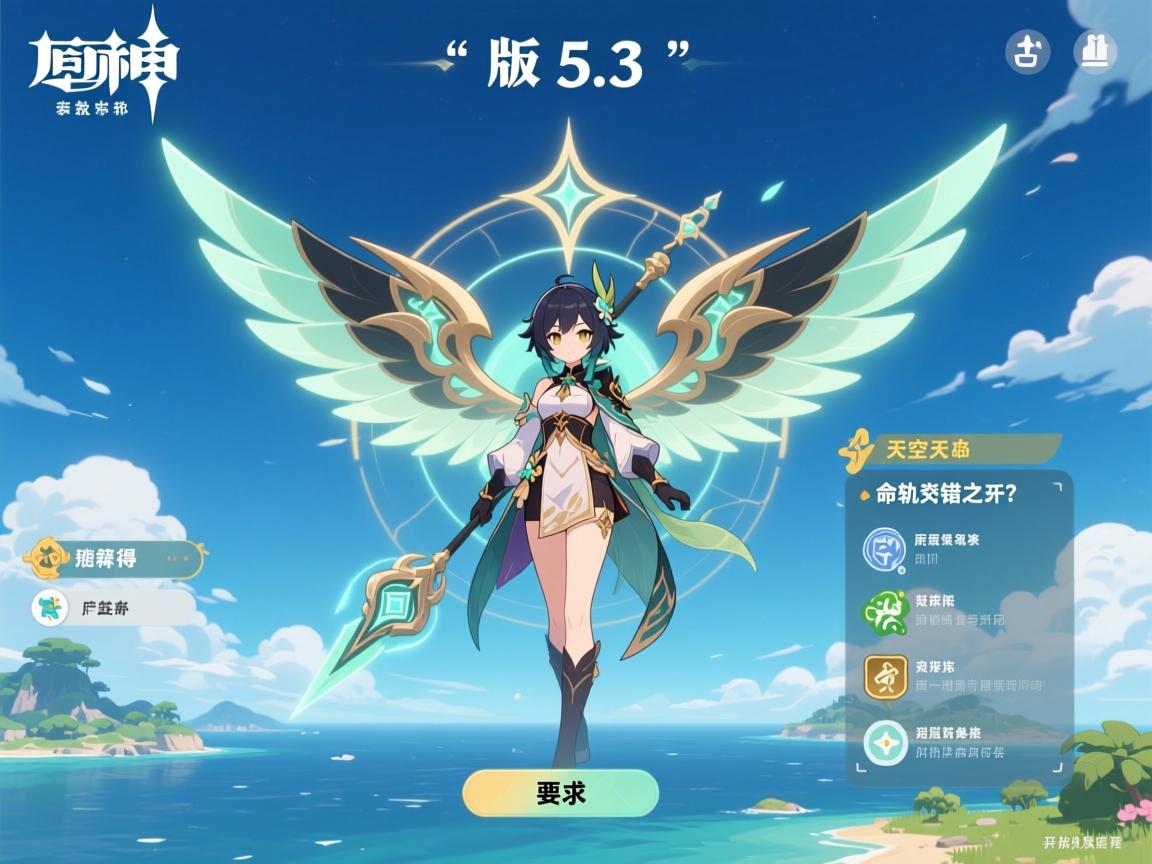The image size is (1152, 864).
Task: Select the gold-emblem pill button on the left
Action: click(x=114, y=559)
